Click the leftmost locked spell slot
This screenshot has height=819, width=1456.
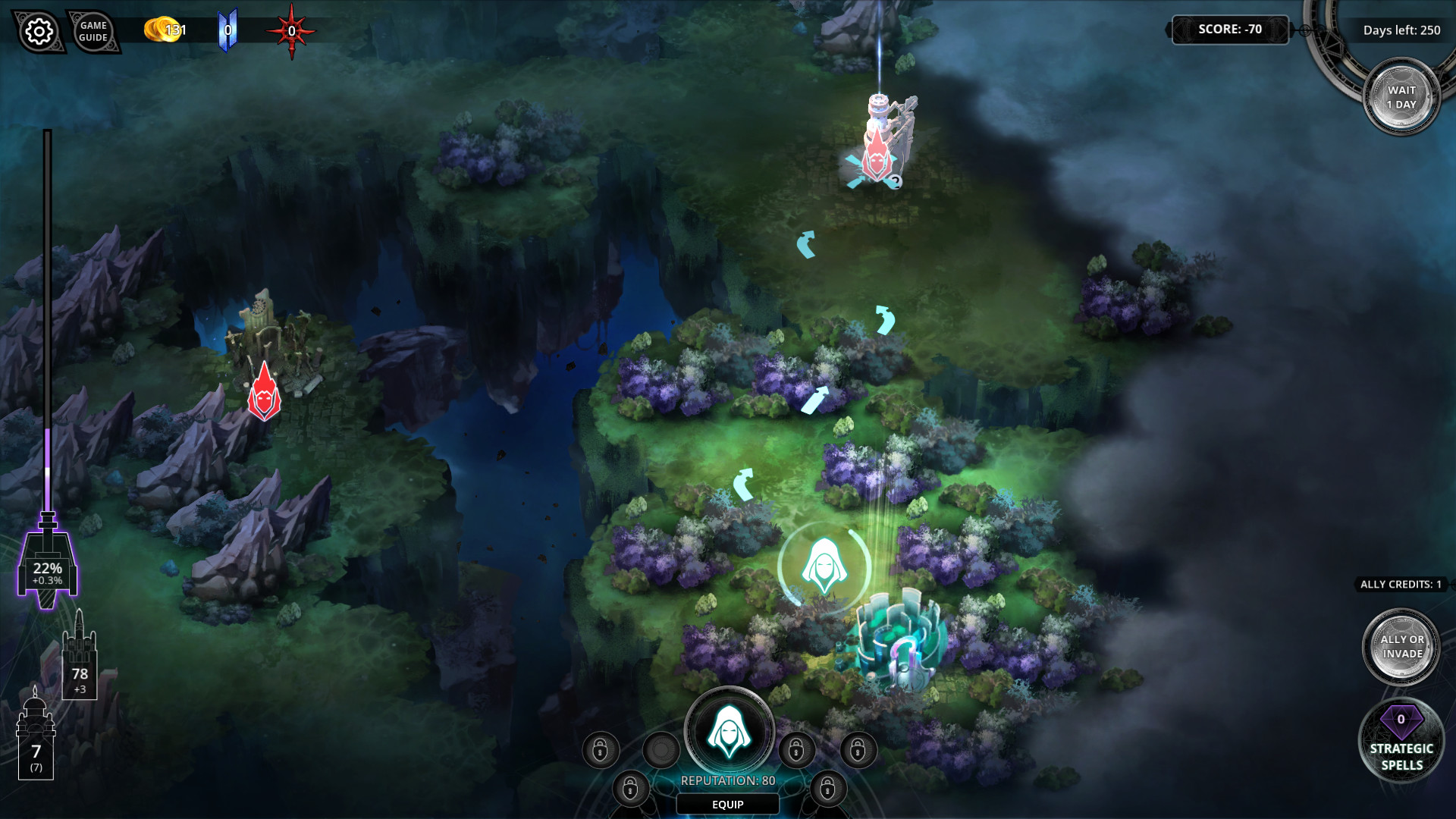[600, 748]
